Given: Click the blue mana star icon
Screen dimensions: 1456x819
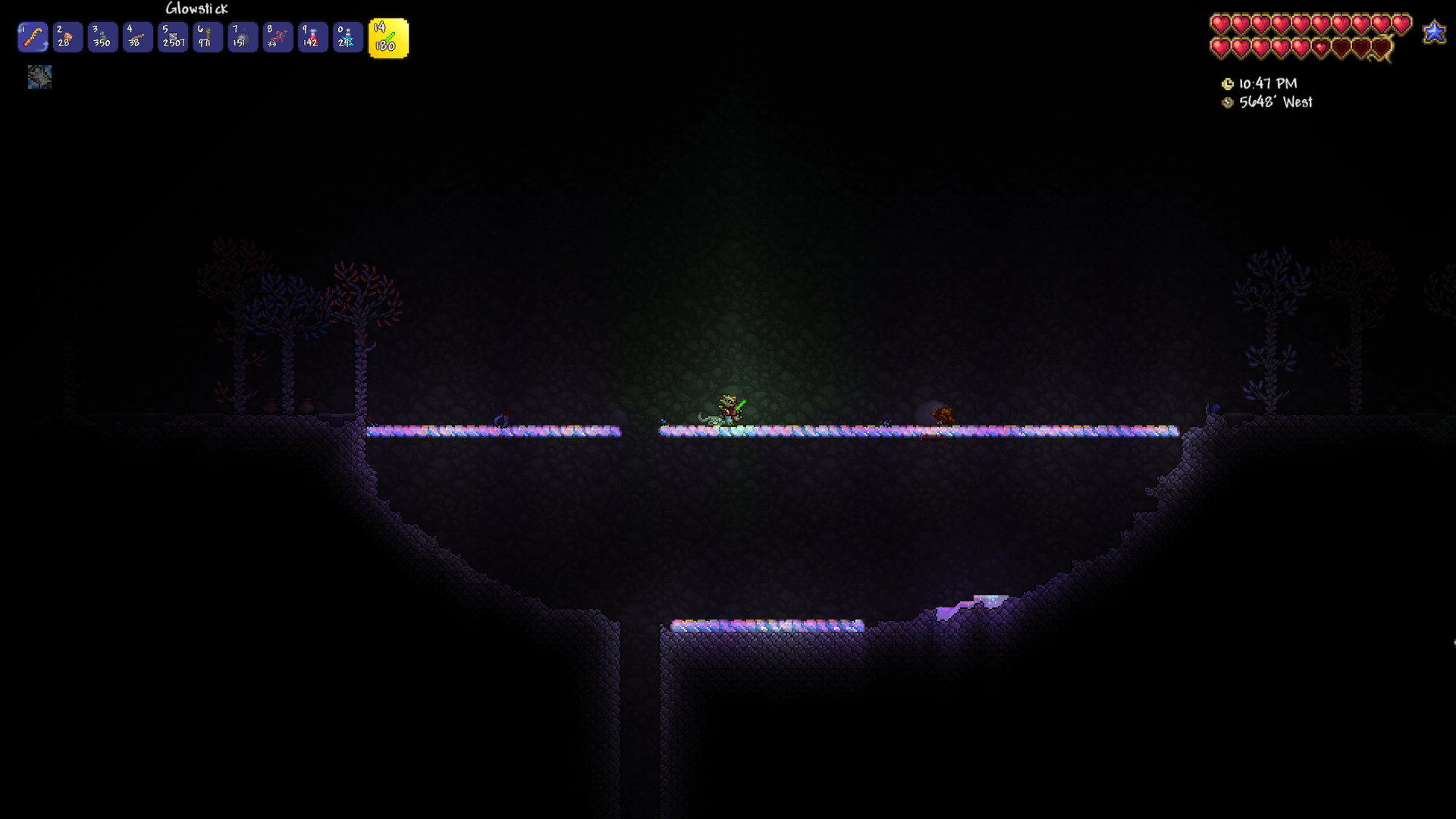Looking at the screenshot, I should point(1434,33).
